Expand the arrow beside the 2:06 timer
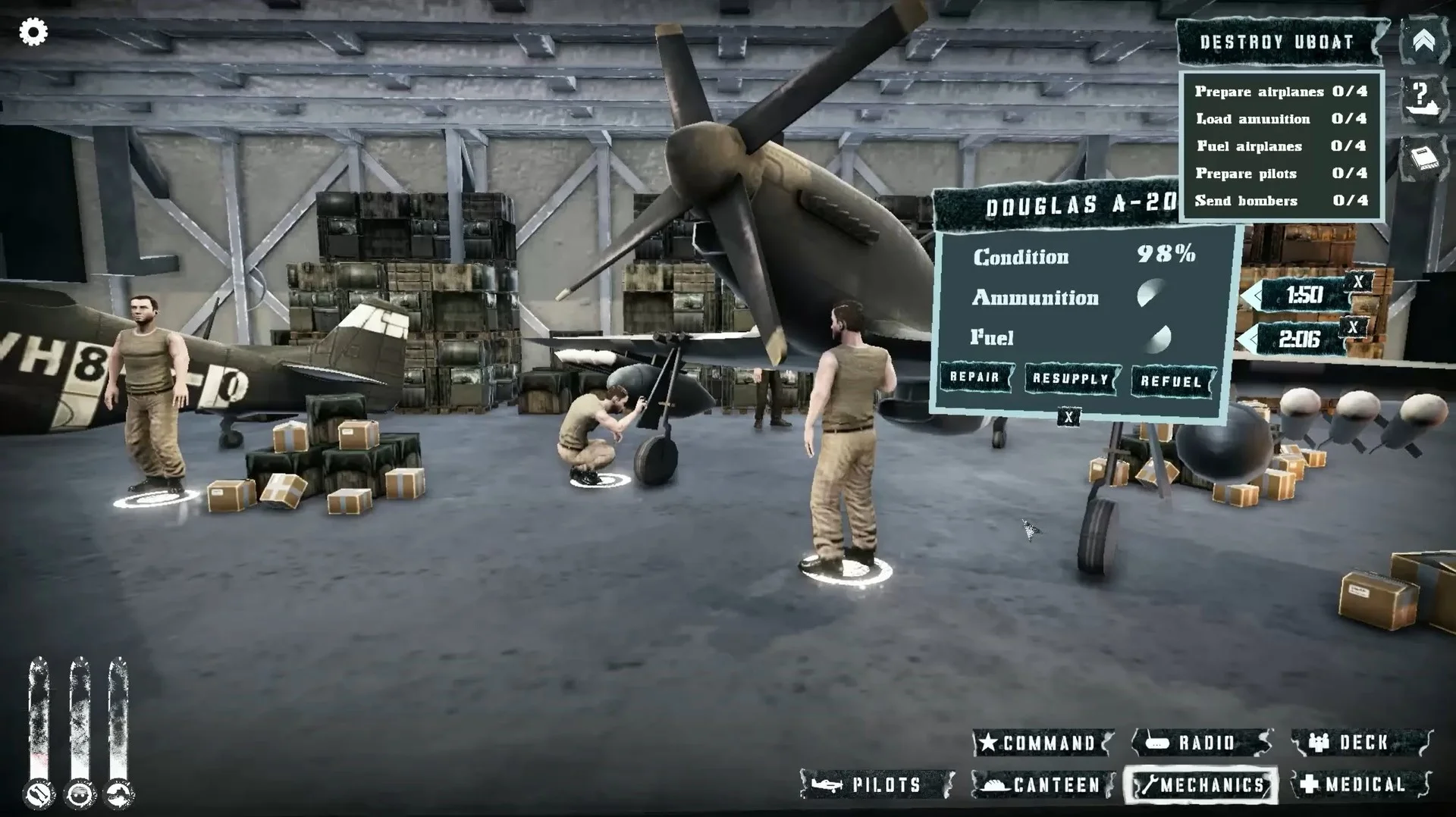1456x817 pixels. click(x=1252, y=337)
